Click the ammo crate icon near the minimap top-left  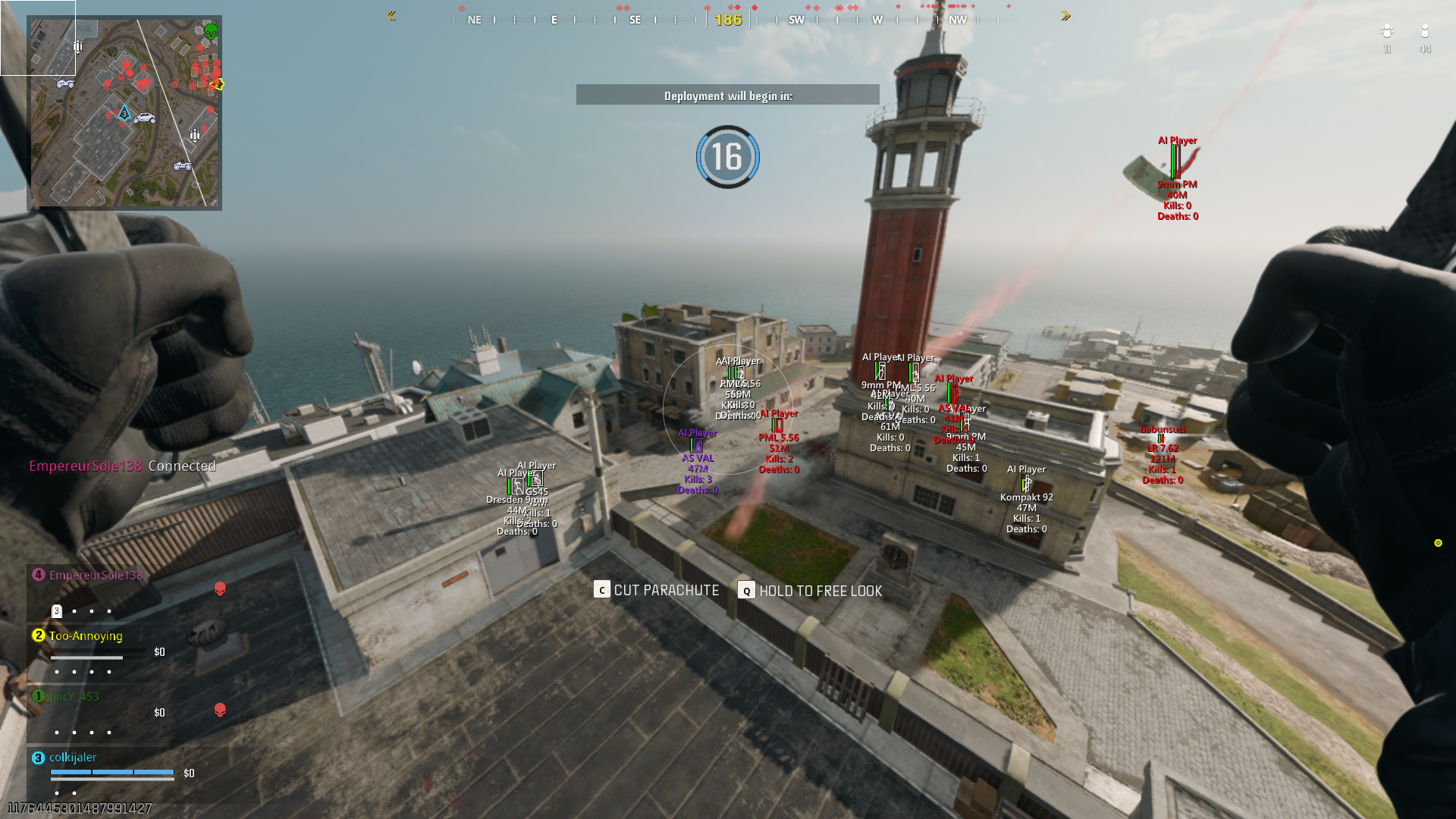click(77, 46)
